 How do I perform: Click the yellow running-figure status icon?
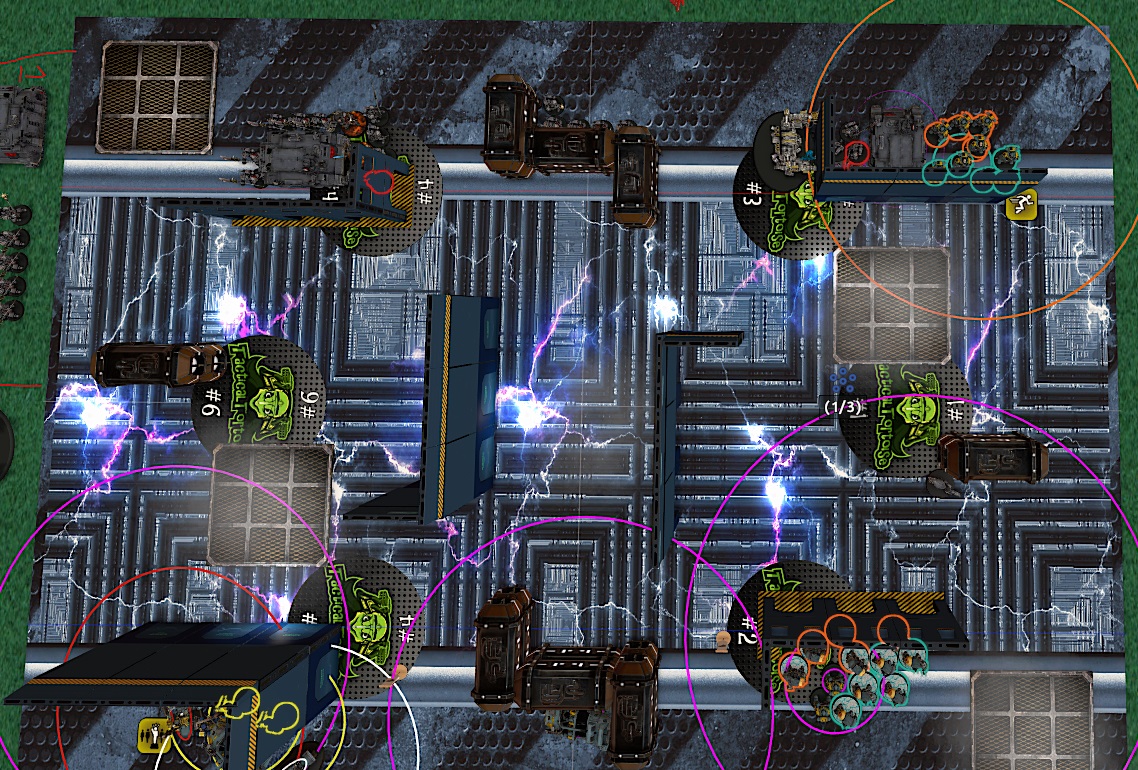coord(1020,207)
